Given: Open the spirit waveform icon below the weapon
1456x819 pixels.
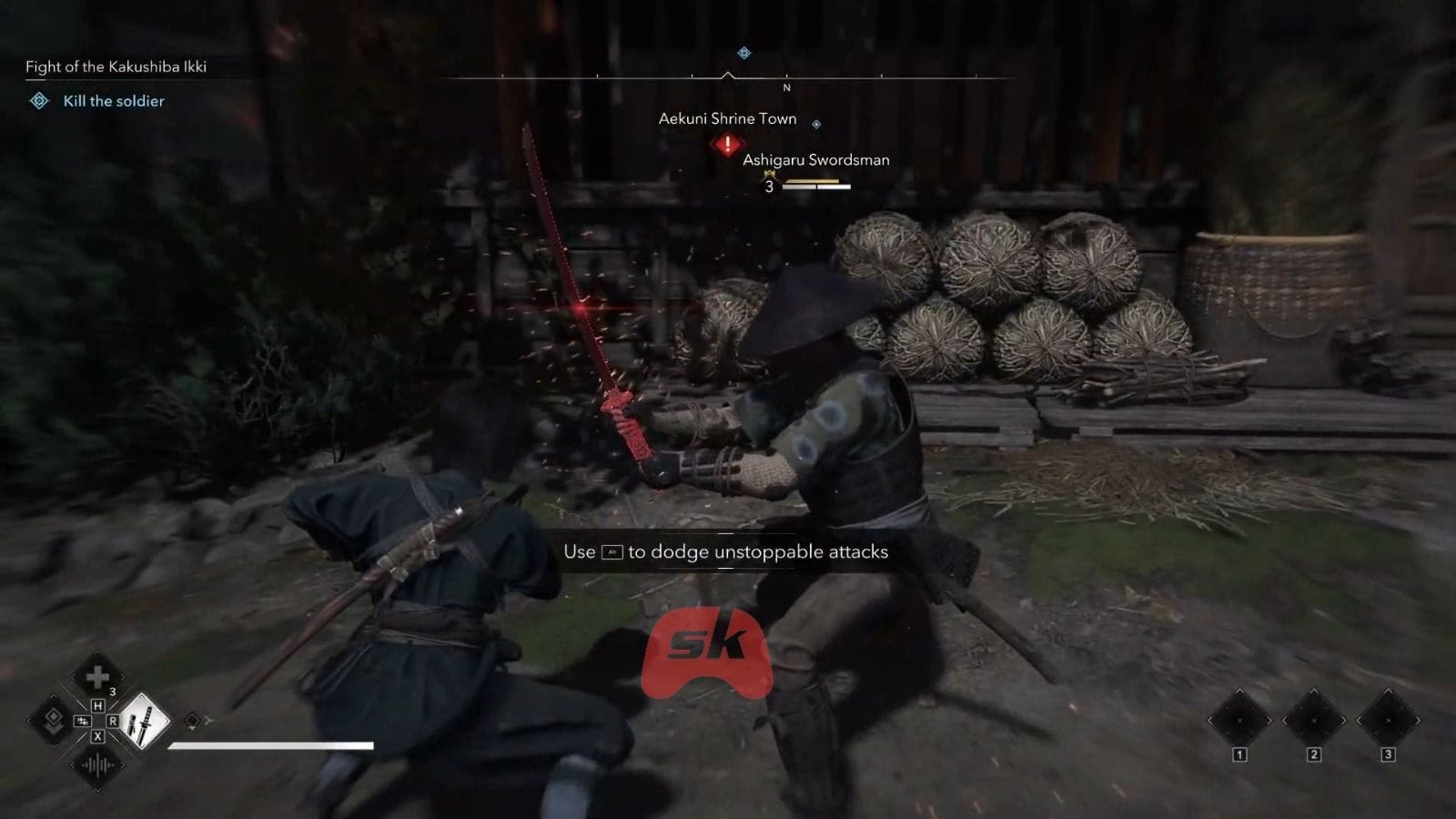Looking at the screenshot, I should pyautogui.click(x=97, y=764).
